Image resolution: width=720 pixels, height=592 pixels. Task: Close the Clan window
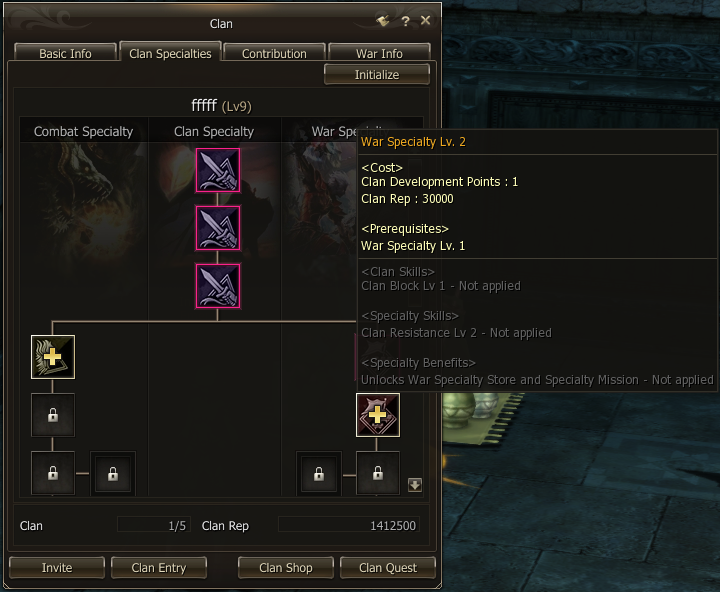coord(426,21)
